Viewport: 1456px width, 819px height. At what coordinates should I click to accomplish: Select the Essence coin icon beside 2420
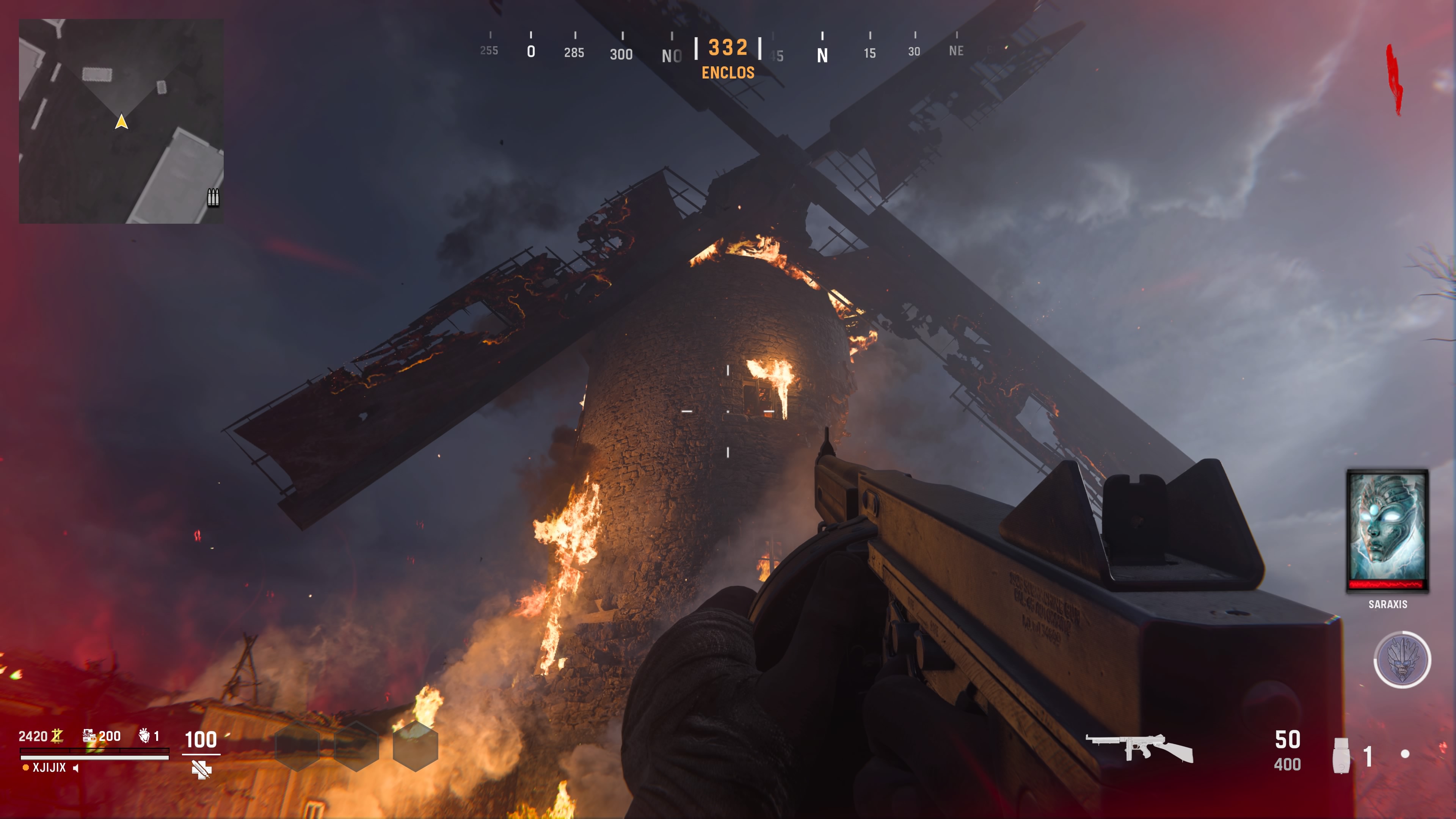[58, 736]
